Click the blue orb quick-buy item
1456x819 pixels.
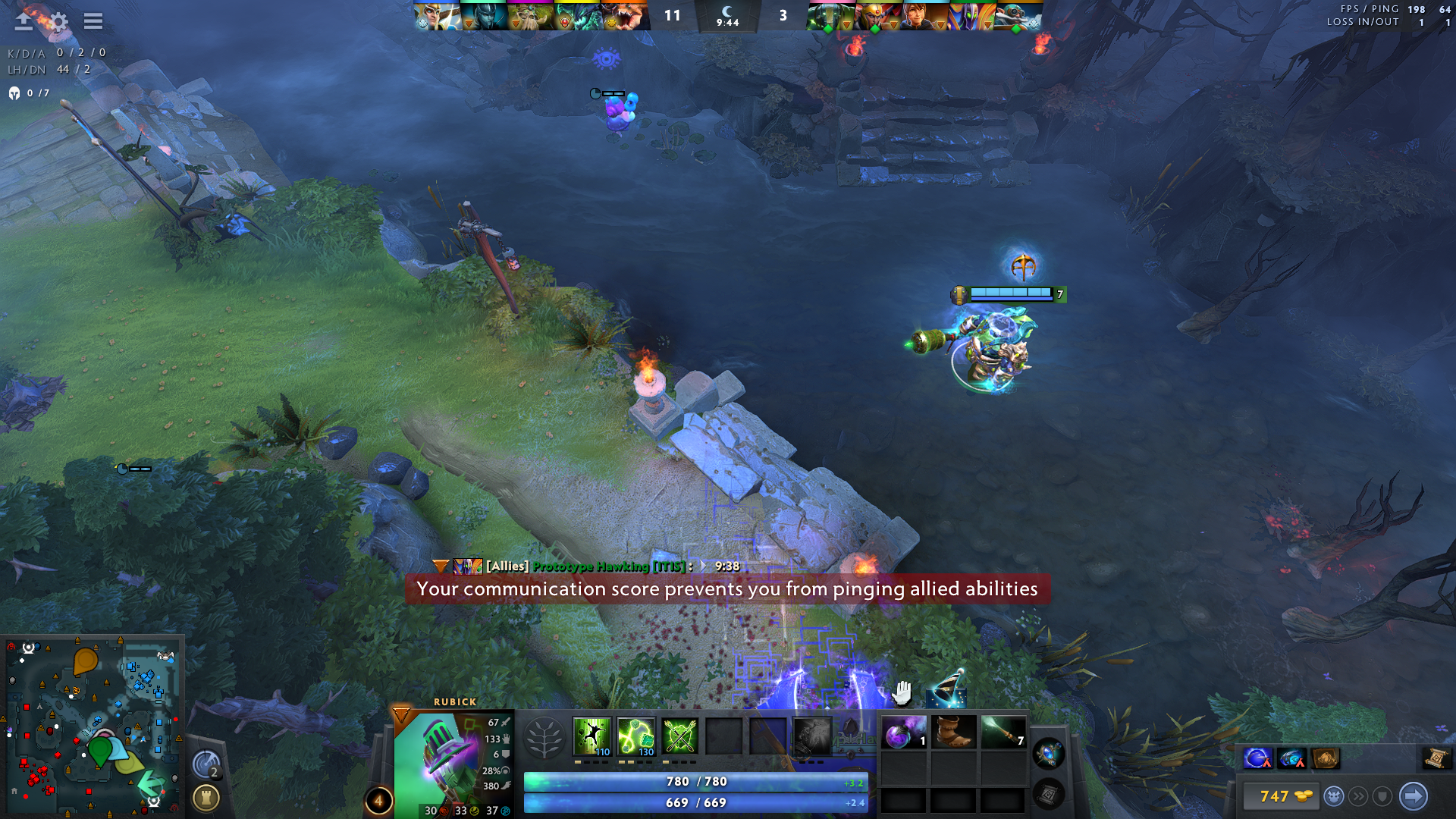coord(1257,758)
